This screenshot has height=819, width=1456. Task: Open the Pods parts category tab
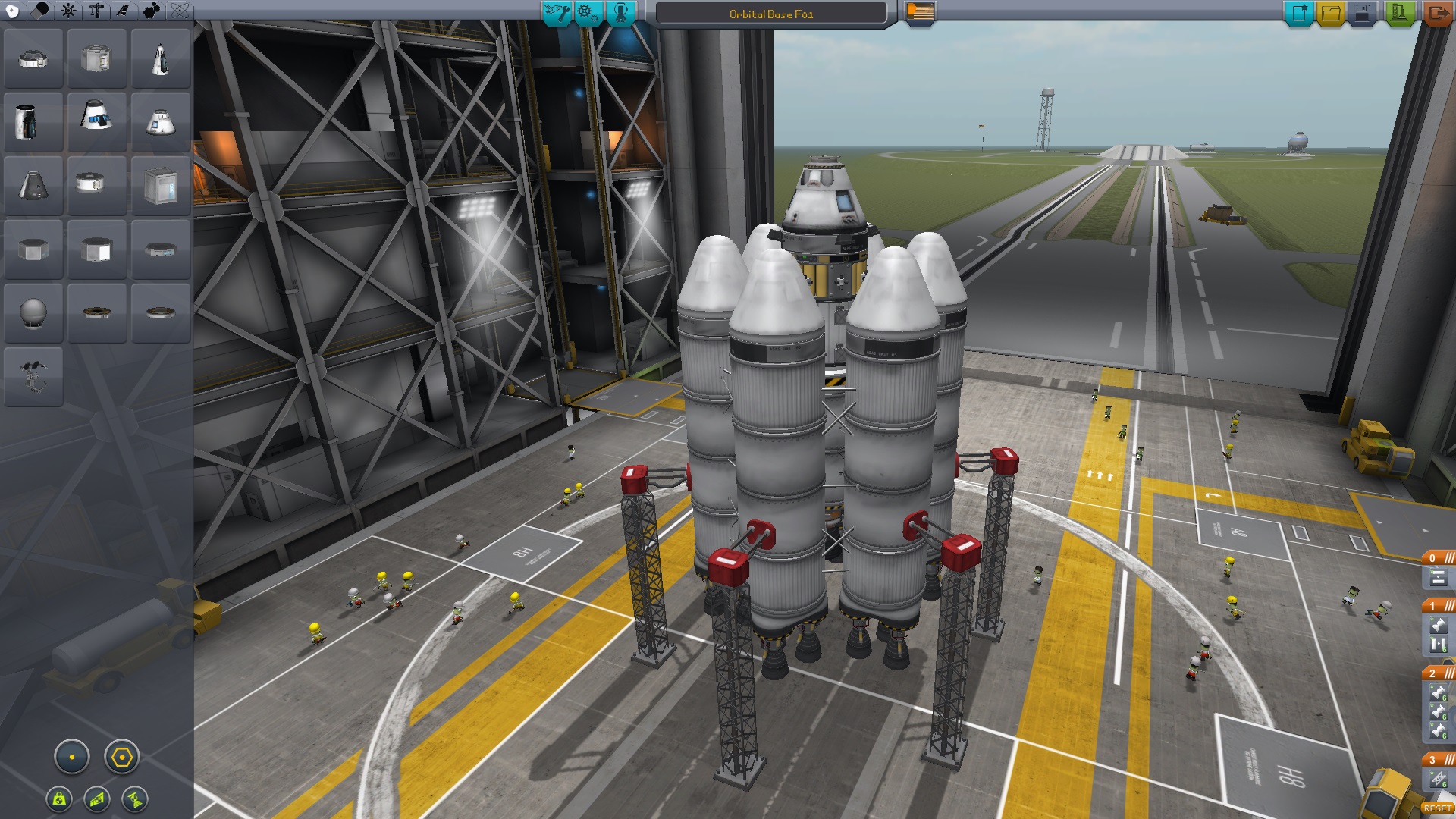tap(12, 11)
